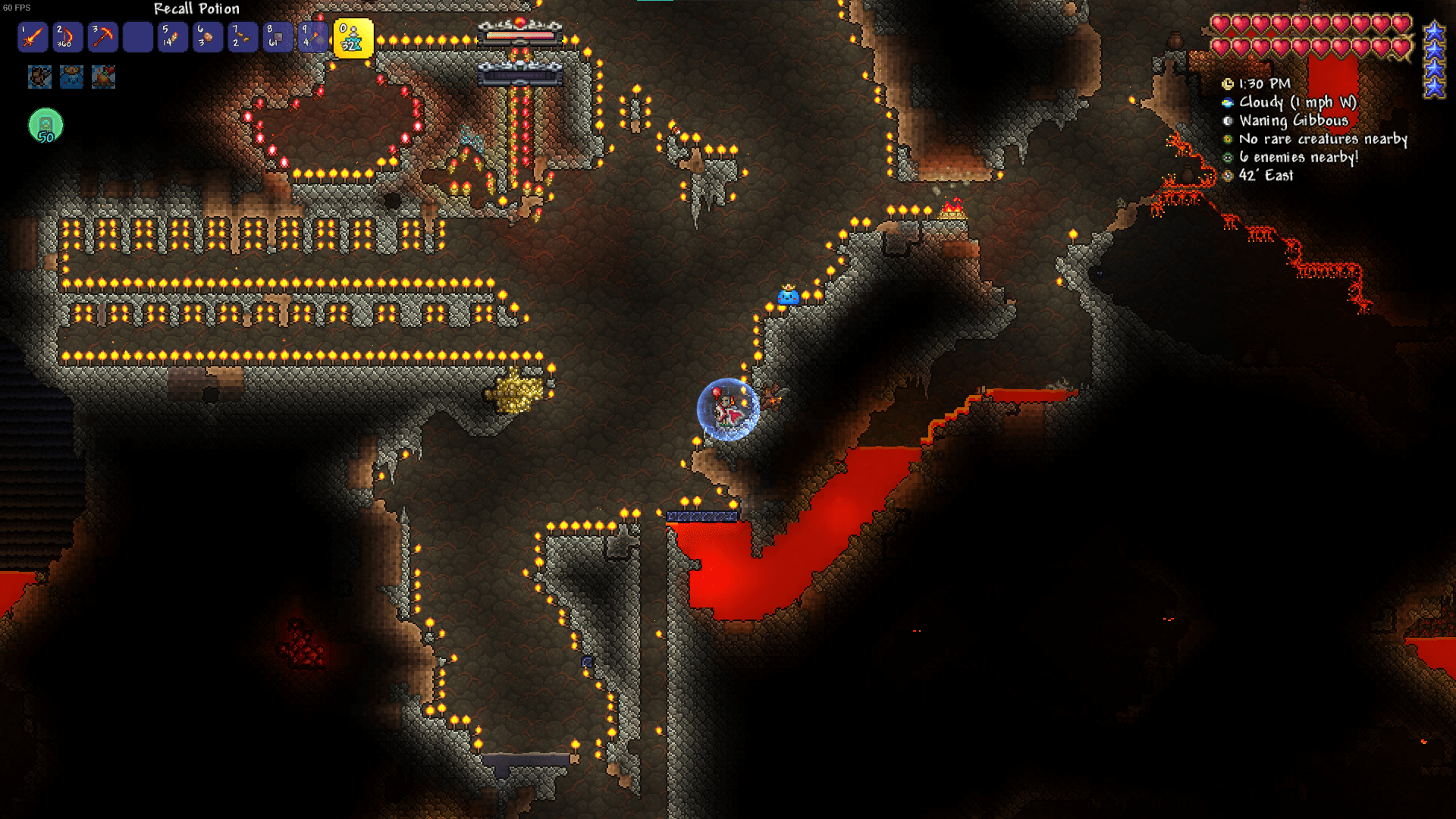
Task: Click the rare creatures analyzer icon
Action: click(1228, 140)
